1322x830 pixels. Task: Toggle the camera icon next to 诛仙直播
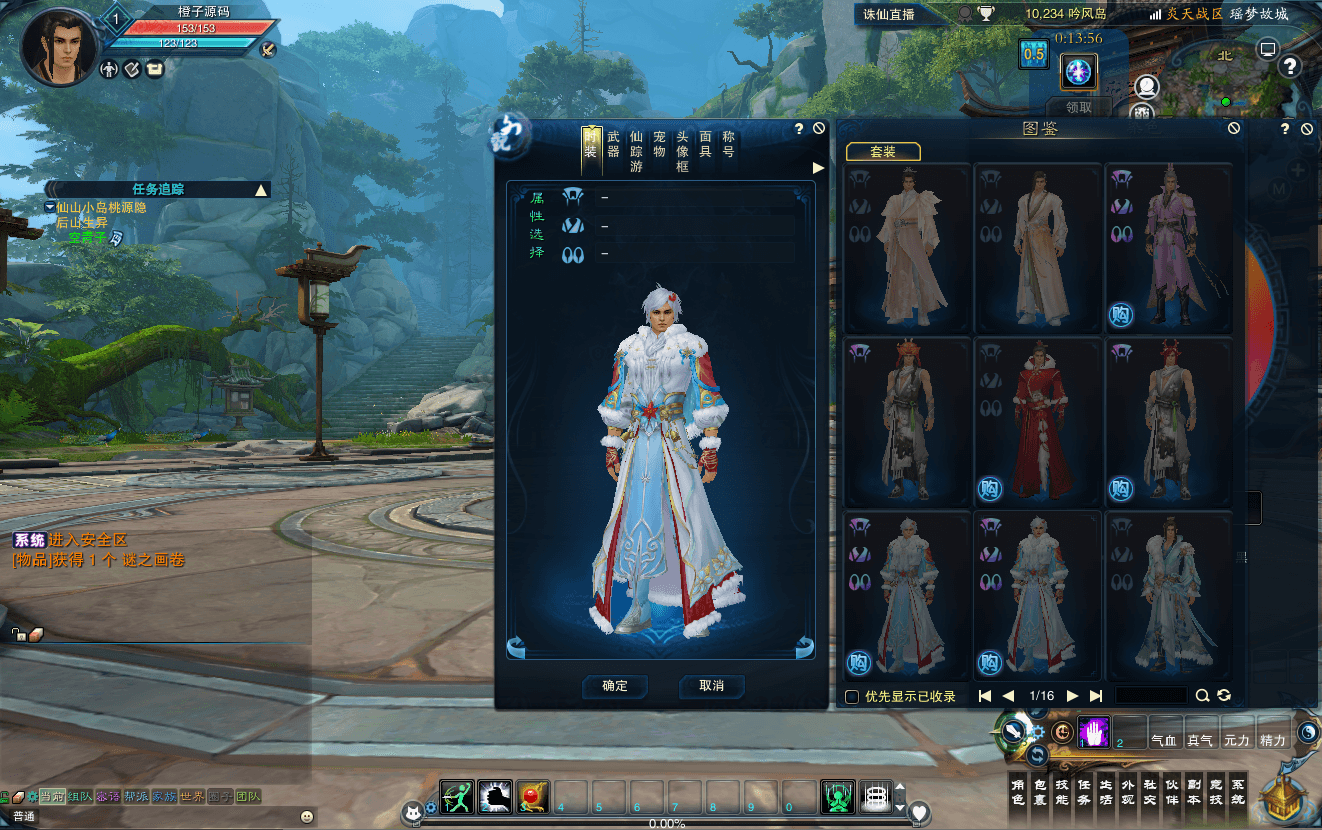(965, 12)
